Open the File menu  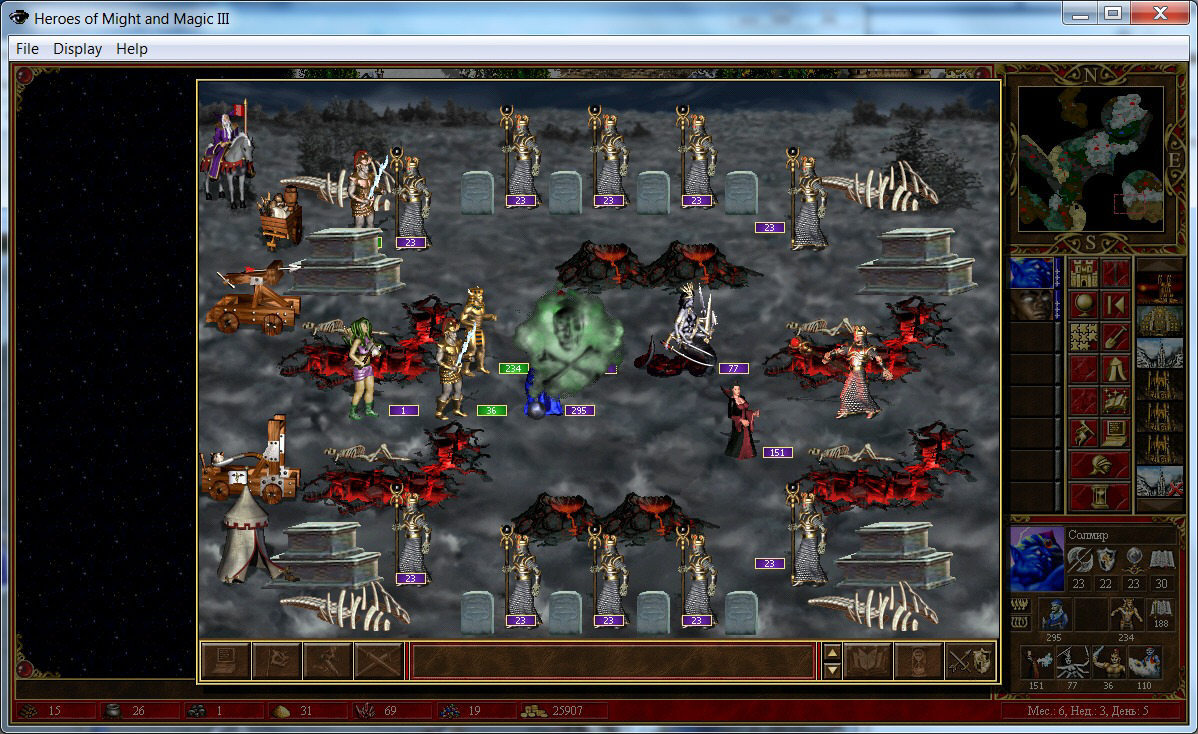pyautogui.click(x=27, y=49)
